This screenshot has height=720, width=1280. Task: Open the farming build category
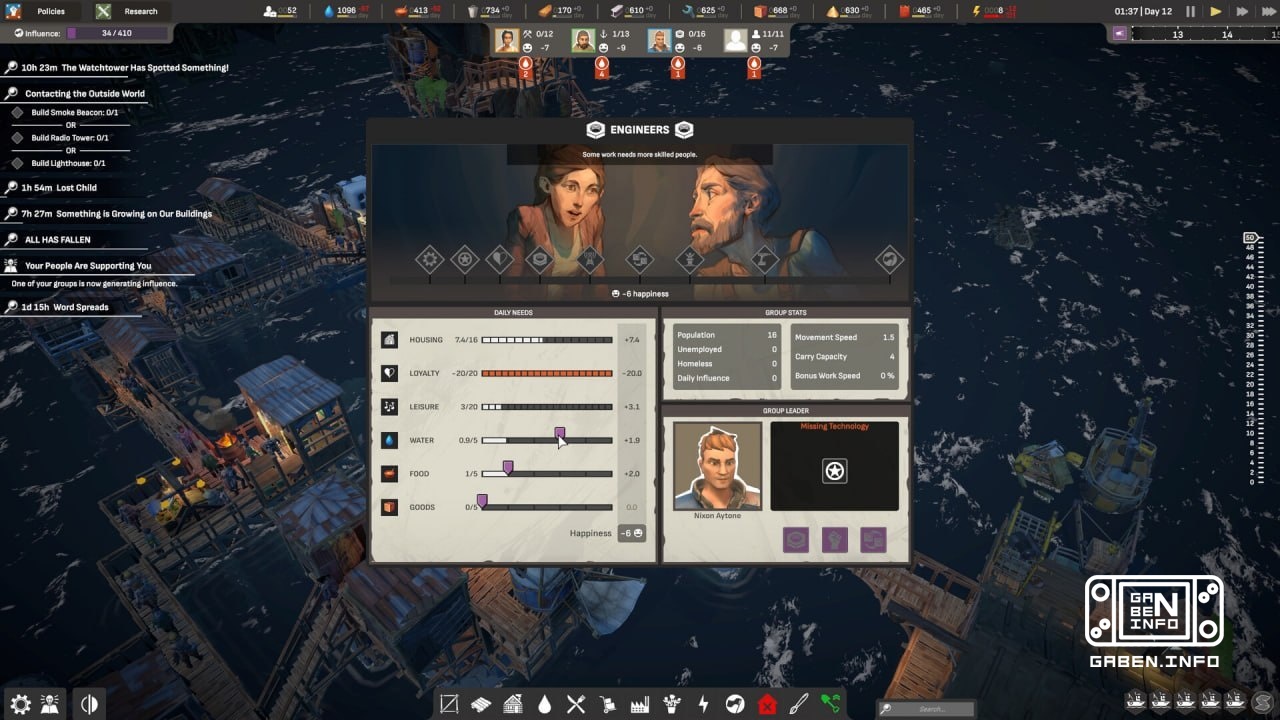[x=672, y=703]
